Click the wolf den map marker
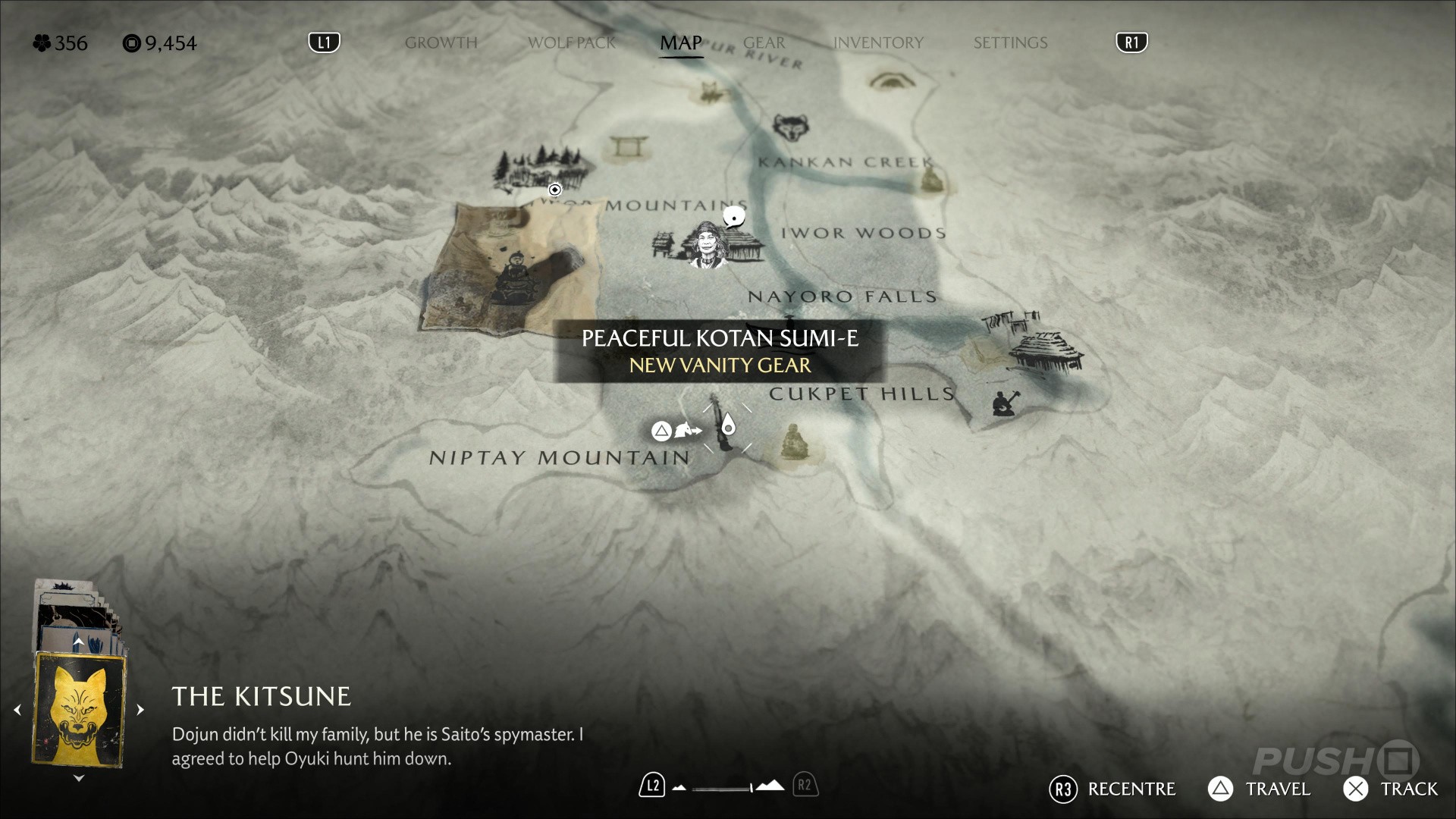 pos(790,127)
